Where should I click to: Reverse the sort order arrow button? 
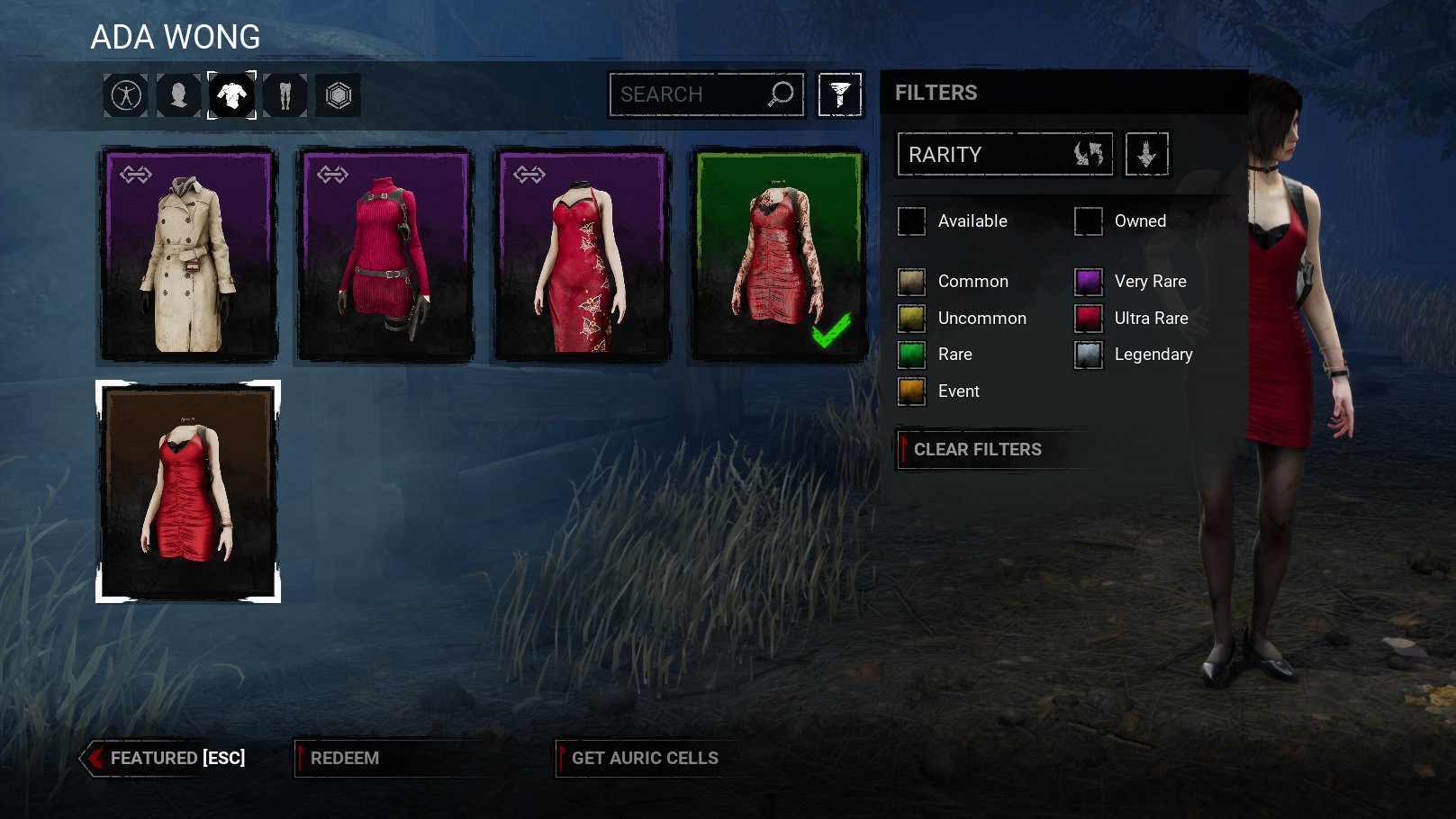pyautogui.click(x=1146, y=155)
